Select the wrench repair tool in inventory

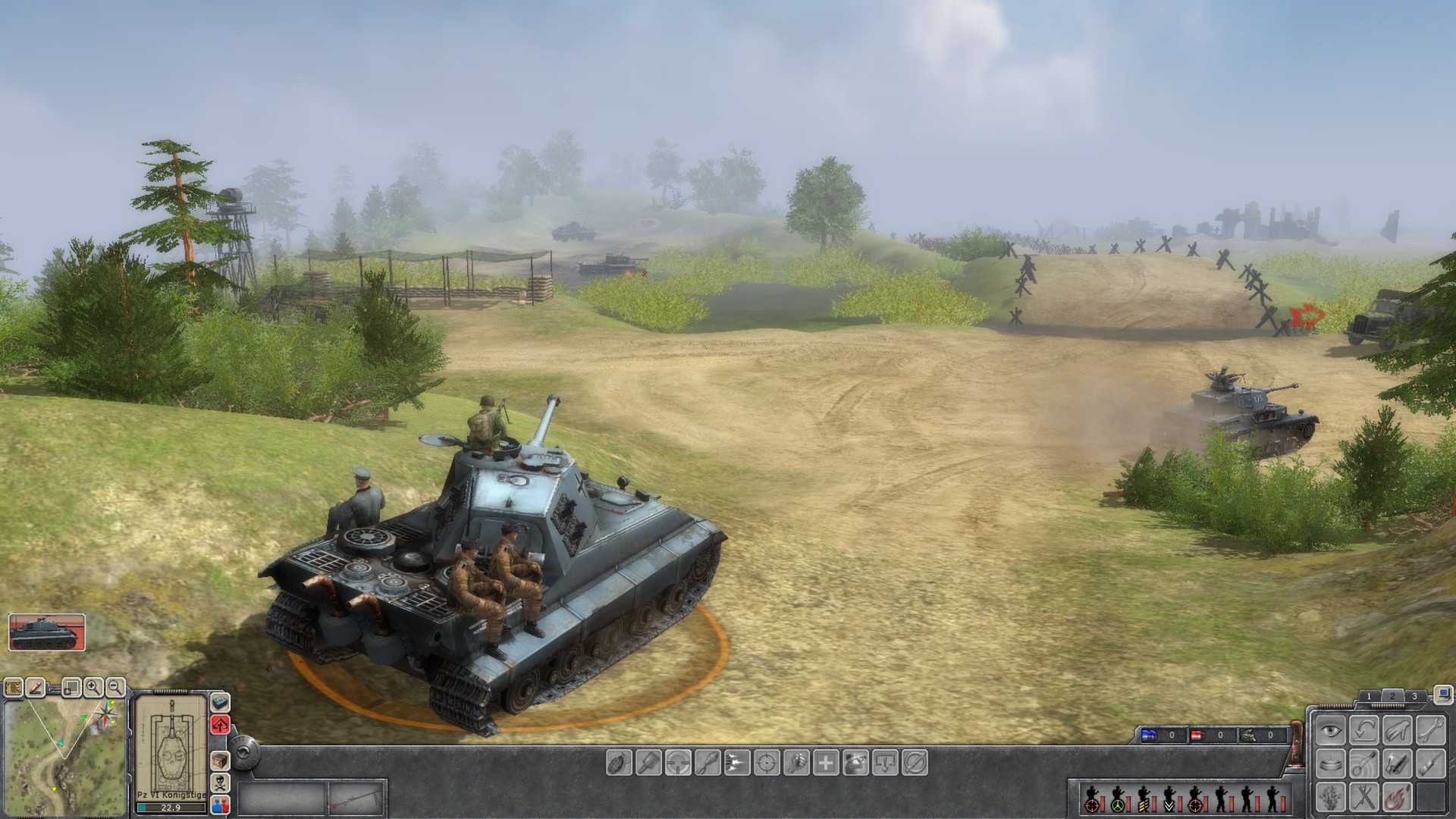[x=1430, y=730]
